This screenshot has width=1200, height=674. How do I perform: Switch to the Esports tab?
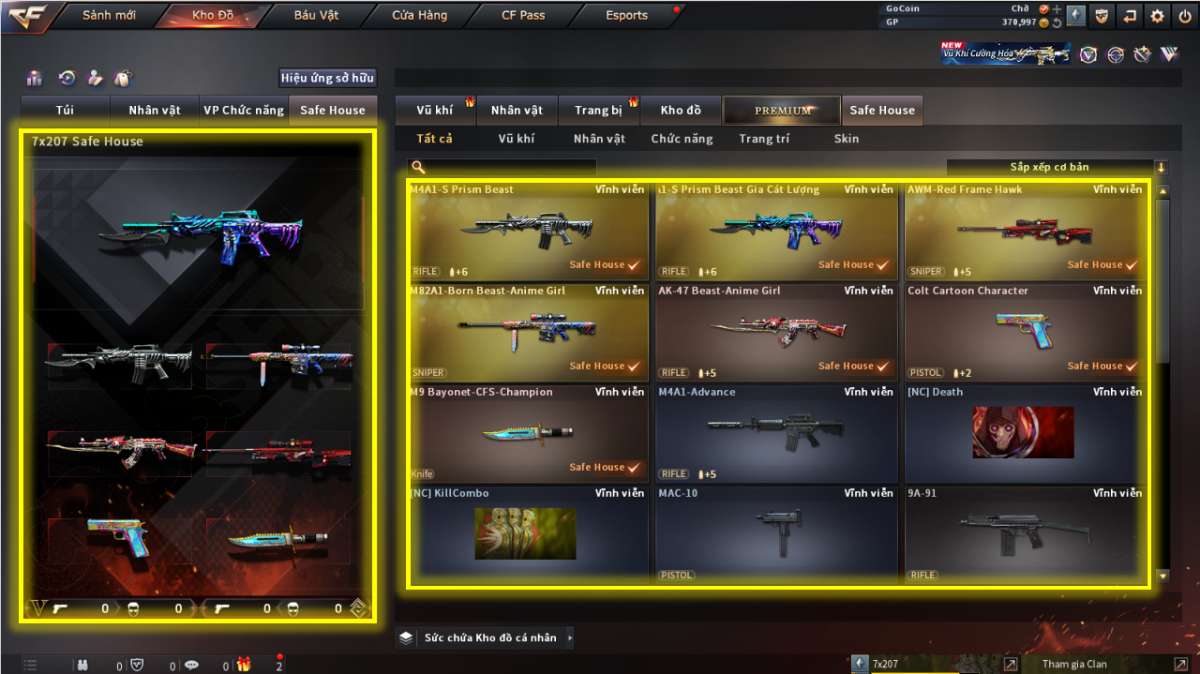627,15
